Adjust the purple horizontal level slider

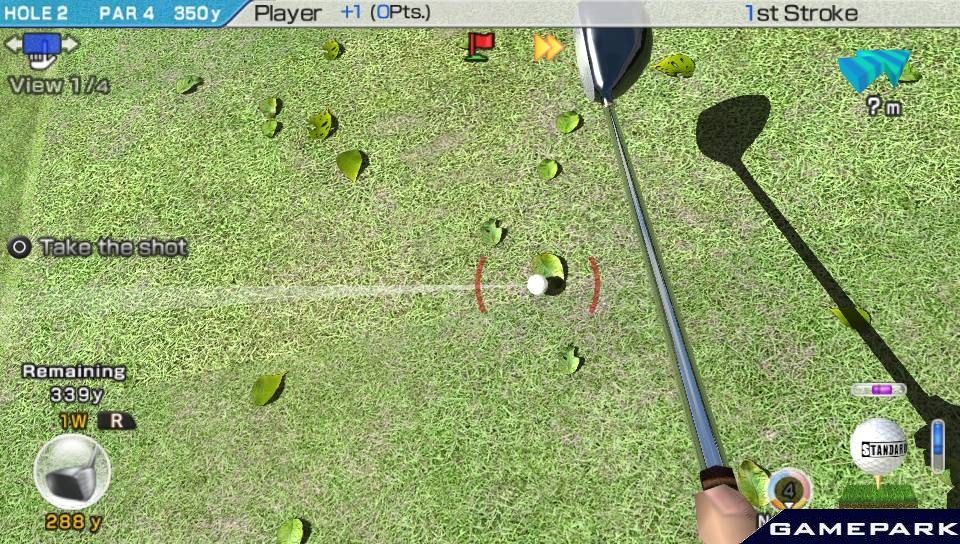click(878, 390)
